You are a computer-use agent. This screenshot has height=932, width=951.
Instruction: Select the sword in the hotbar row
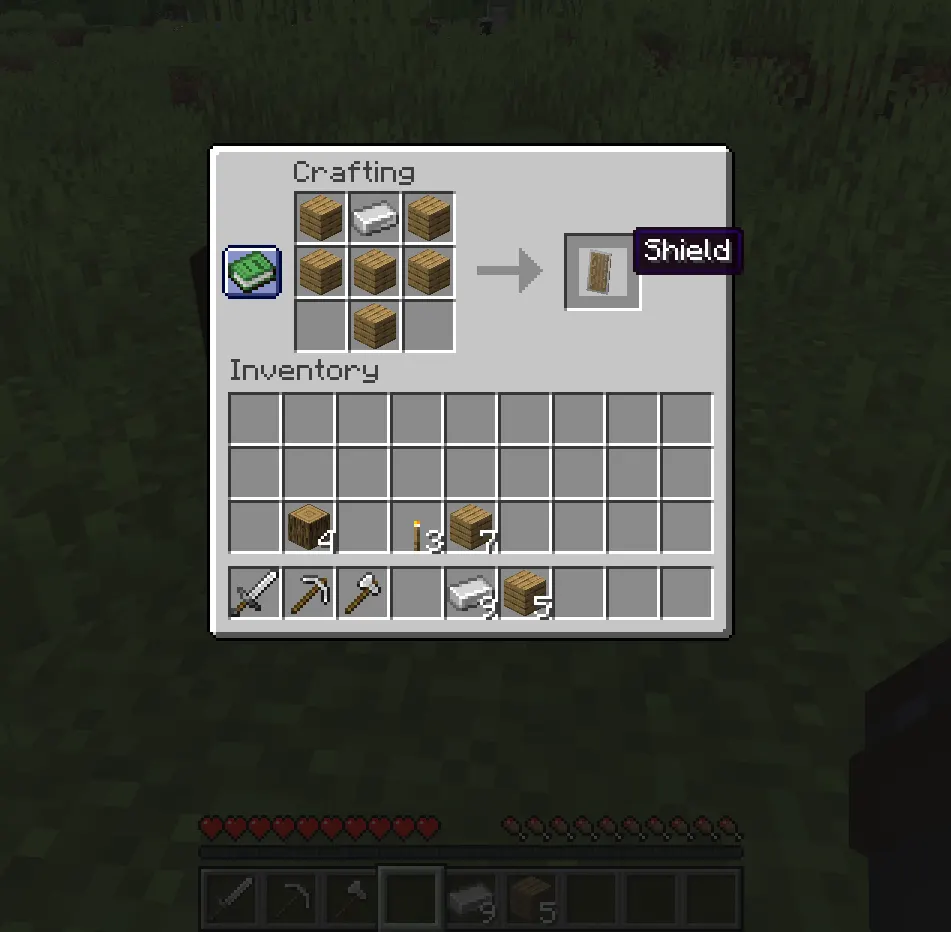[255, 594]
